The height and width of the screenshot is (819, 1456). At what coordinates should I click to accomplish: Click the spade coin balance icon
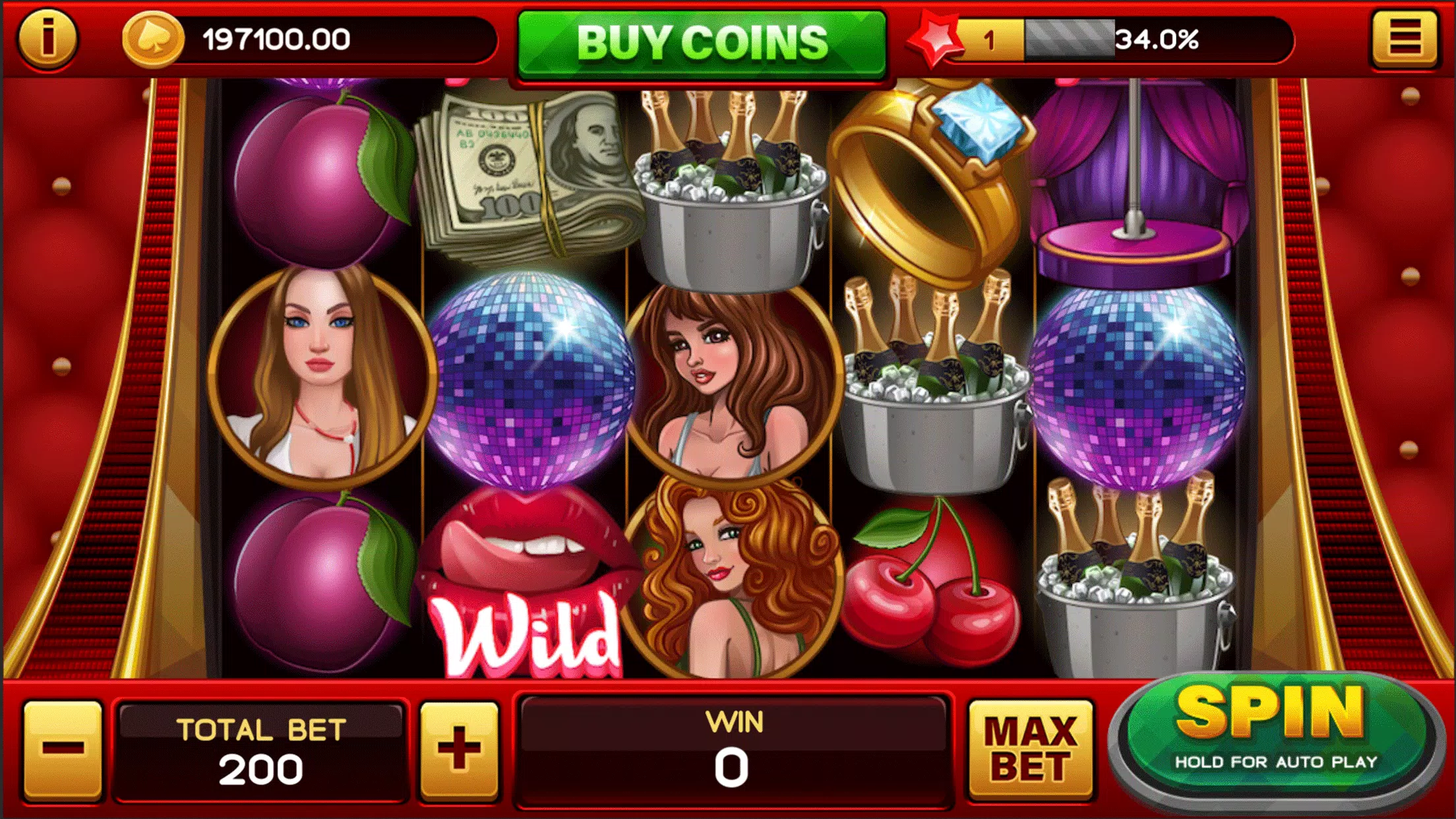coord(154,41)
